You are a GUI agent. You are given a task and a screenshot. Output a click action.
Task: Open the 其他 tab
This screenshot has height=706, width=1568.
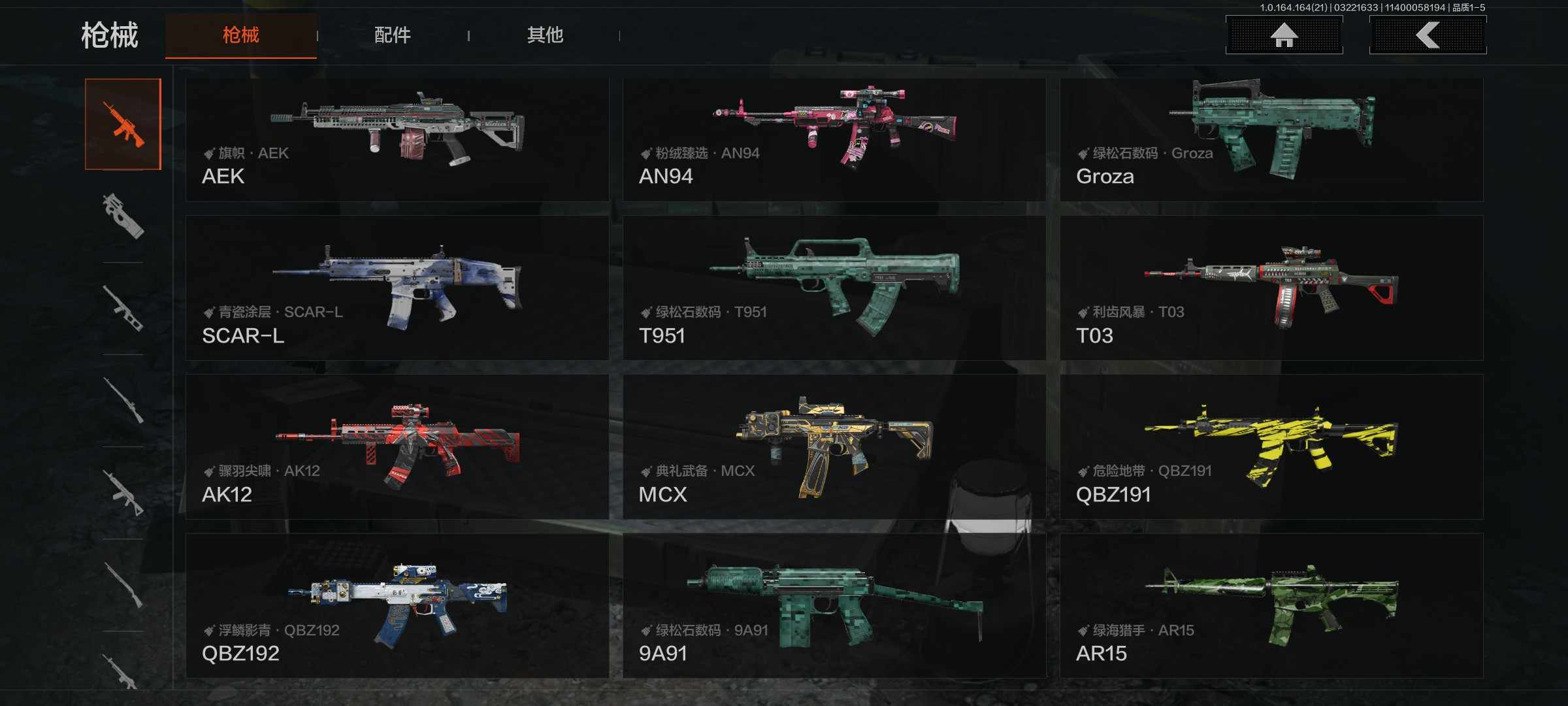(x=545, y=35)
